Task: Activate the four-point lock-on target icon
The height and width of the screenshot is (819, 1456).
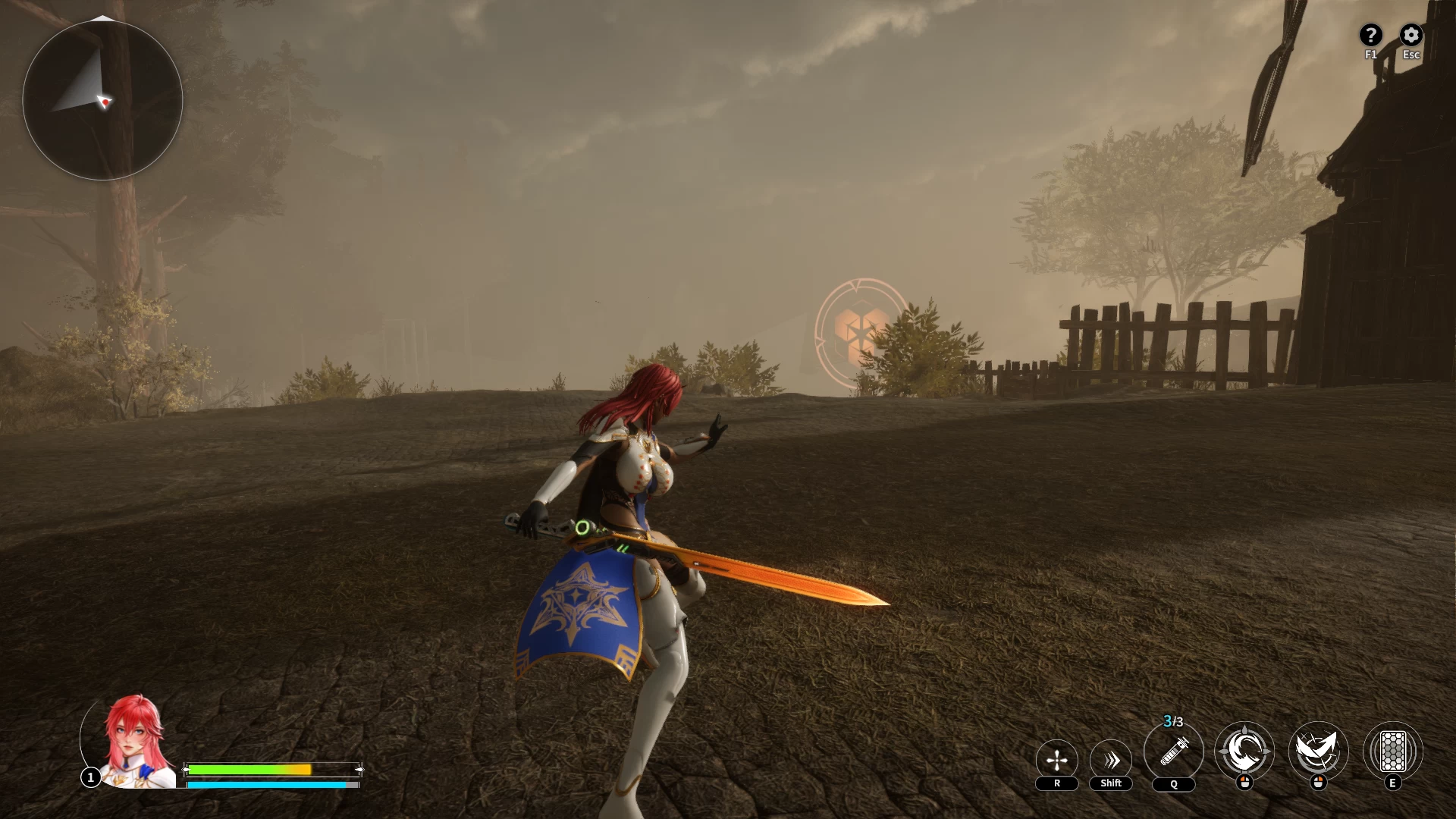Action: pos(1056,760)
